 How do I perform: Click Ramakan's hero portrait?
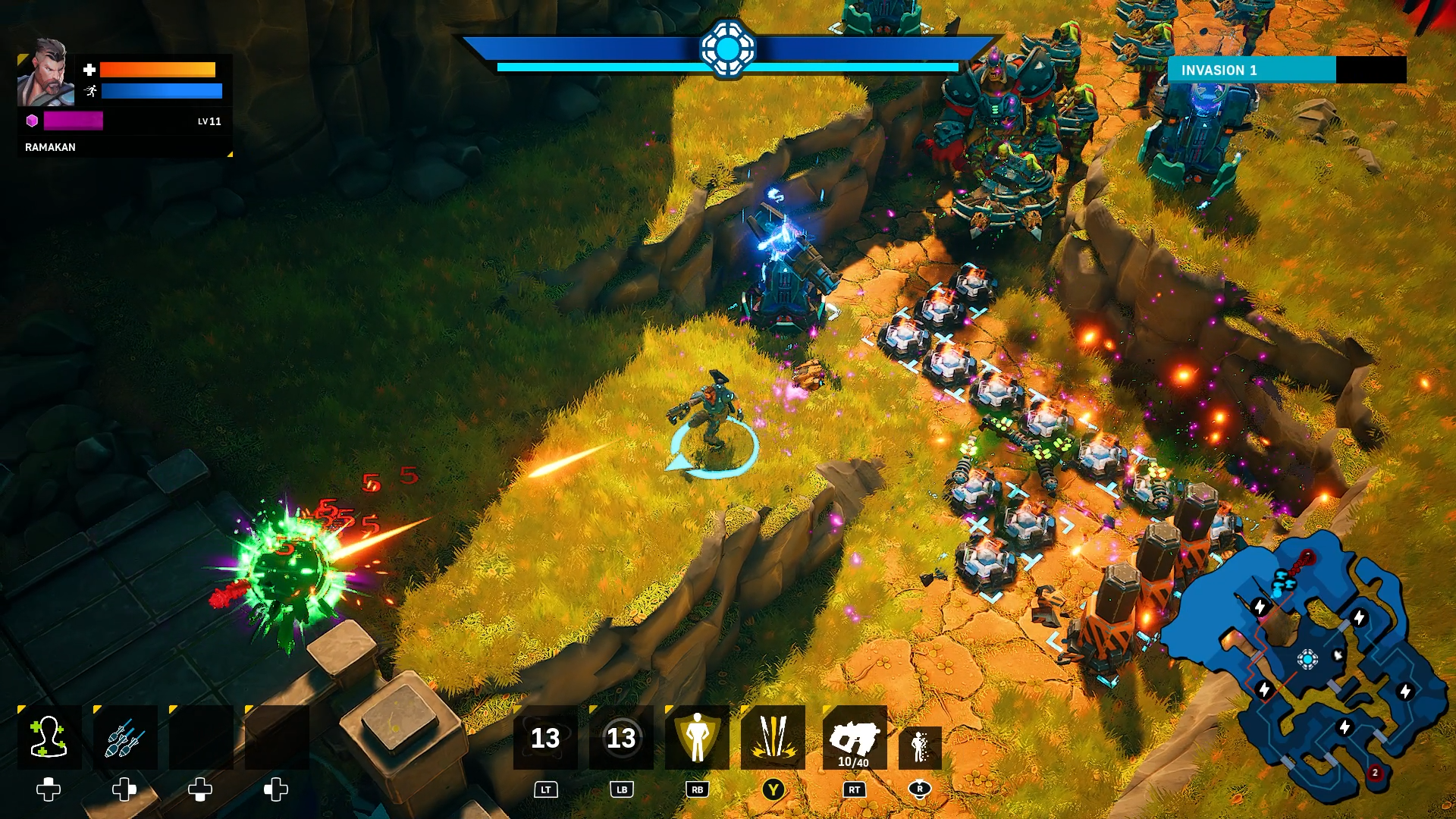point(45,74)
